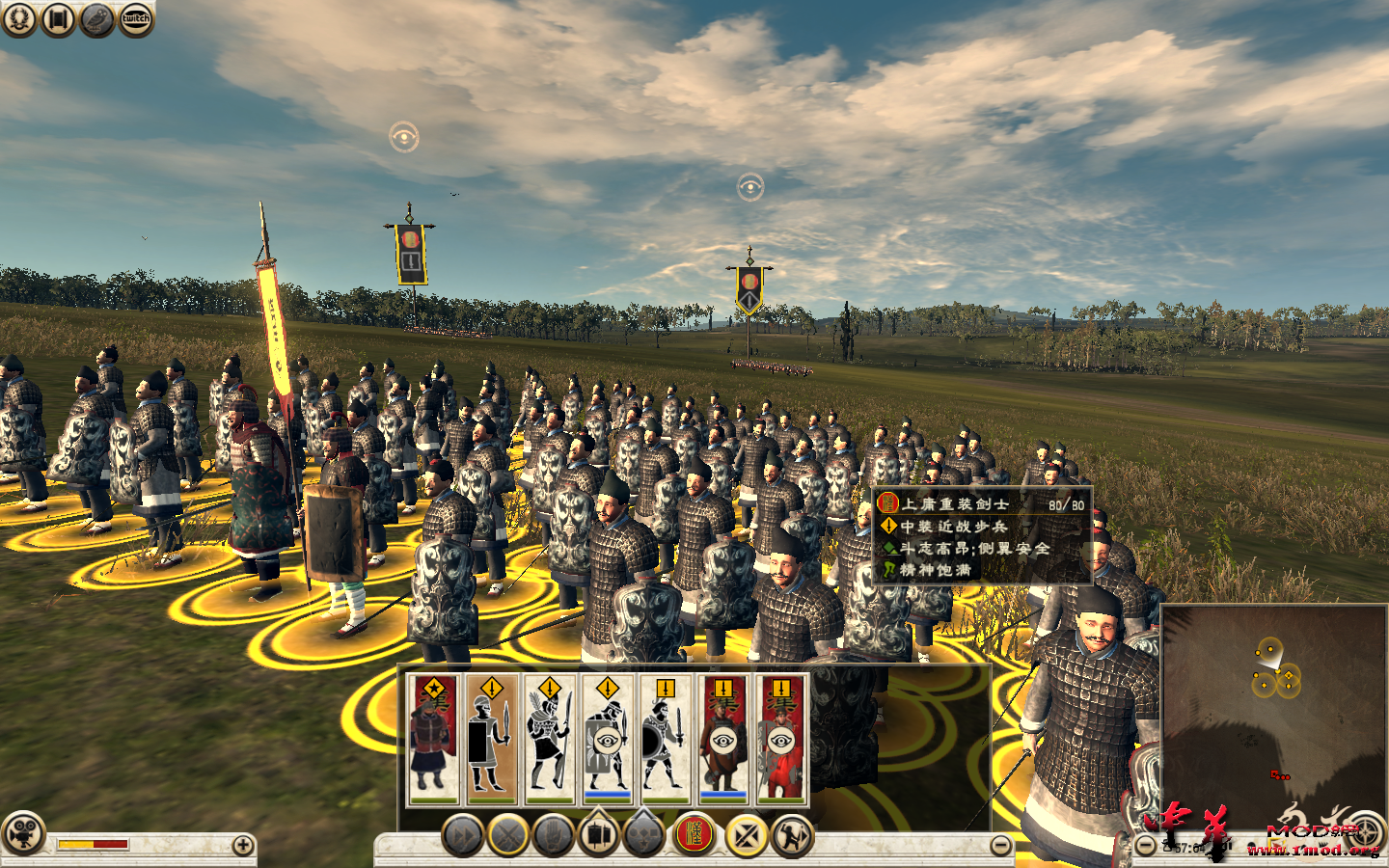Increase game speed with plus button
Viewport: 1389px width, 868px height.
pyautogui.click(x=243, y=846)
